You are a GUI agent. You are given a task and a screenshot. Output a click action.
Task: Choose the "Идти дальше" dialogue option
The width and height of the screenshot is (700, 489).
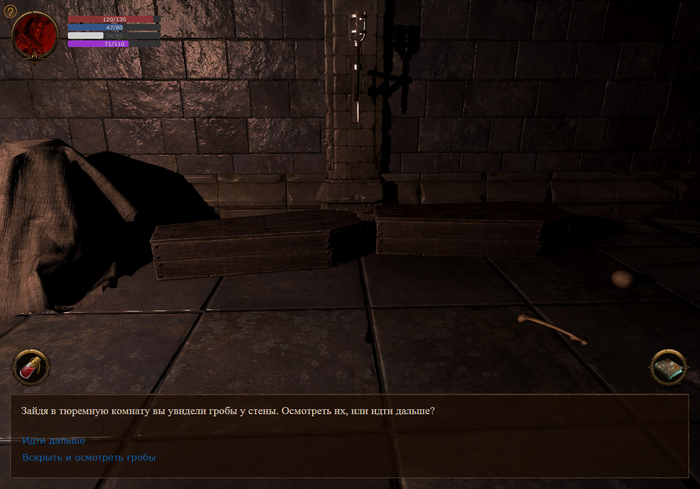click(x=54, y=440)
